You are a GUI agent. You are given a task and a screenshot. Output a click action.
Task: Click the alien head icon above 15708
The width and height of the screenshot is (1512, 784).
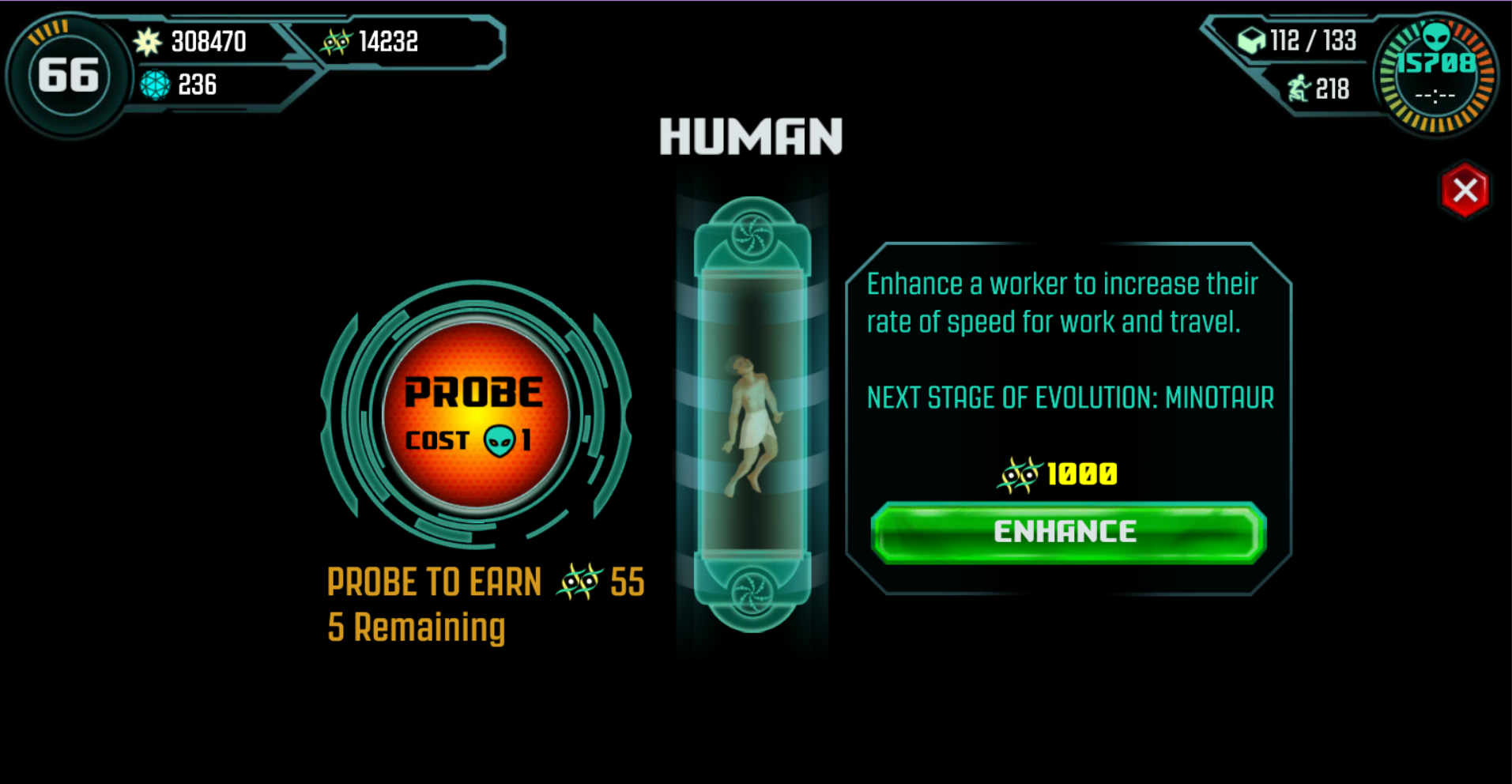coord(1438,36)
